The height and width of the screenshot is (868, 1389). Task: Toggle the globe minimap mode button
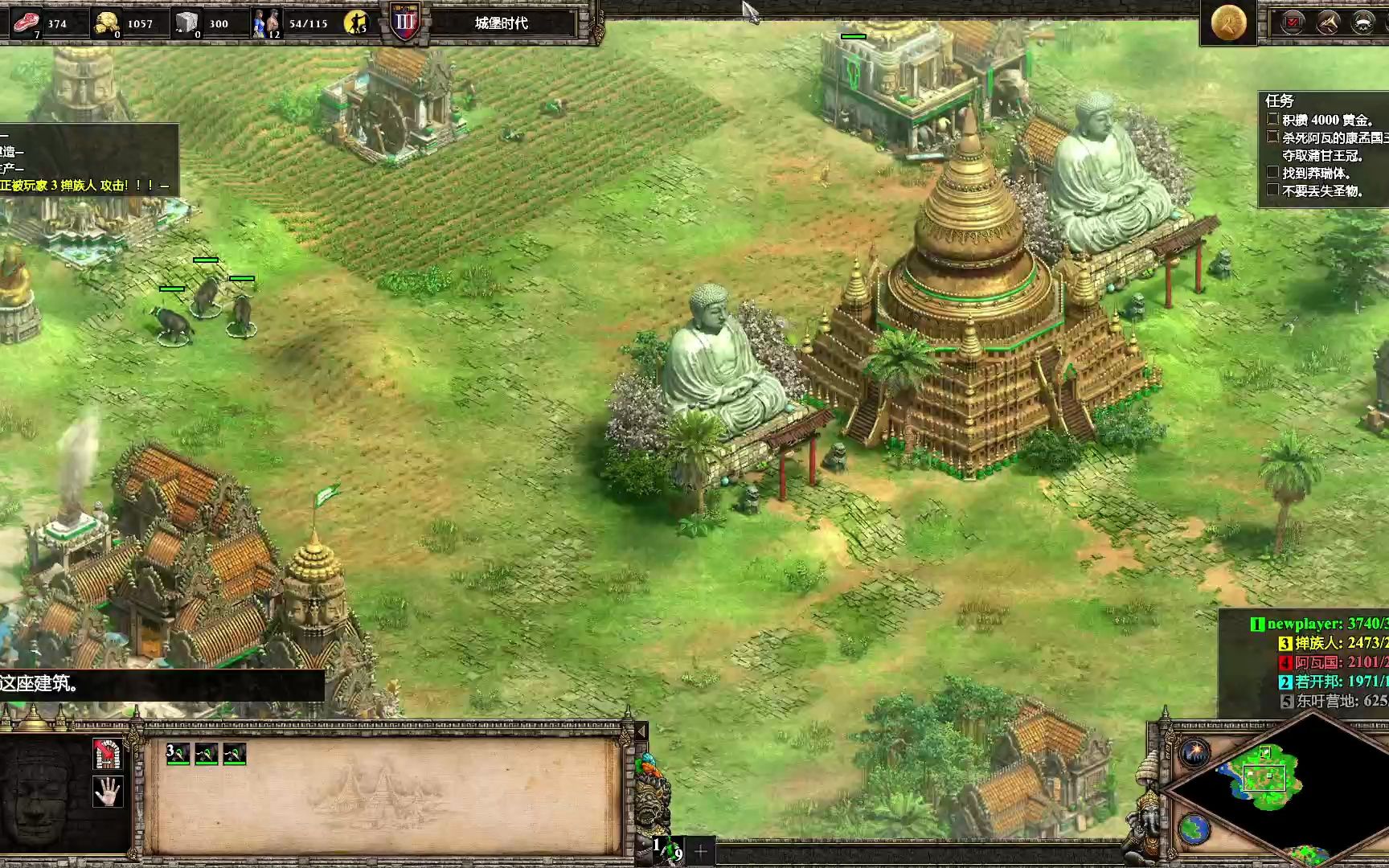coord(1194,829)
